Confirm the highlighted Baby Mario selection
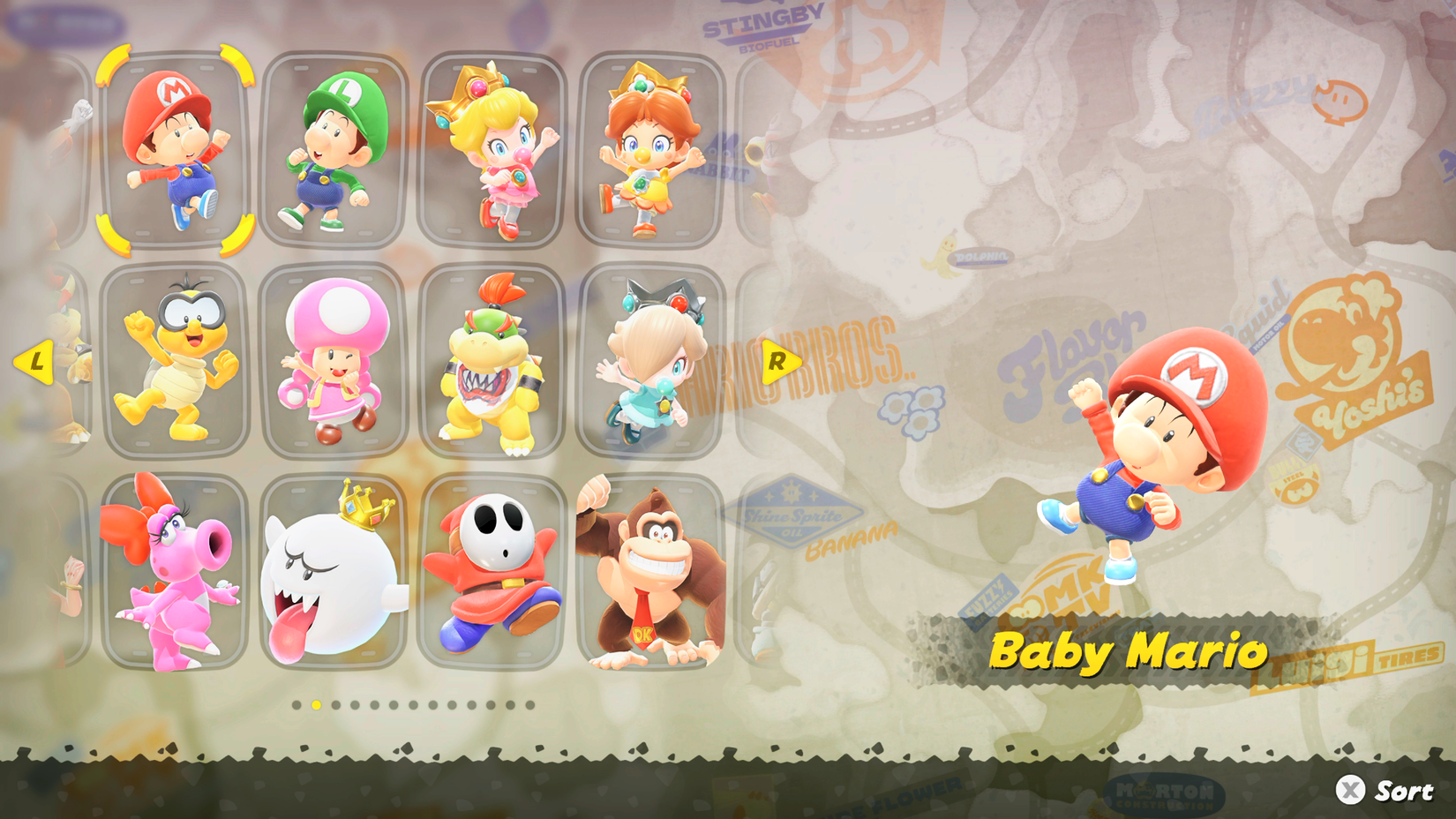Screen dimensions: 1456x819 click(176, 150)
